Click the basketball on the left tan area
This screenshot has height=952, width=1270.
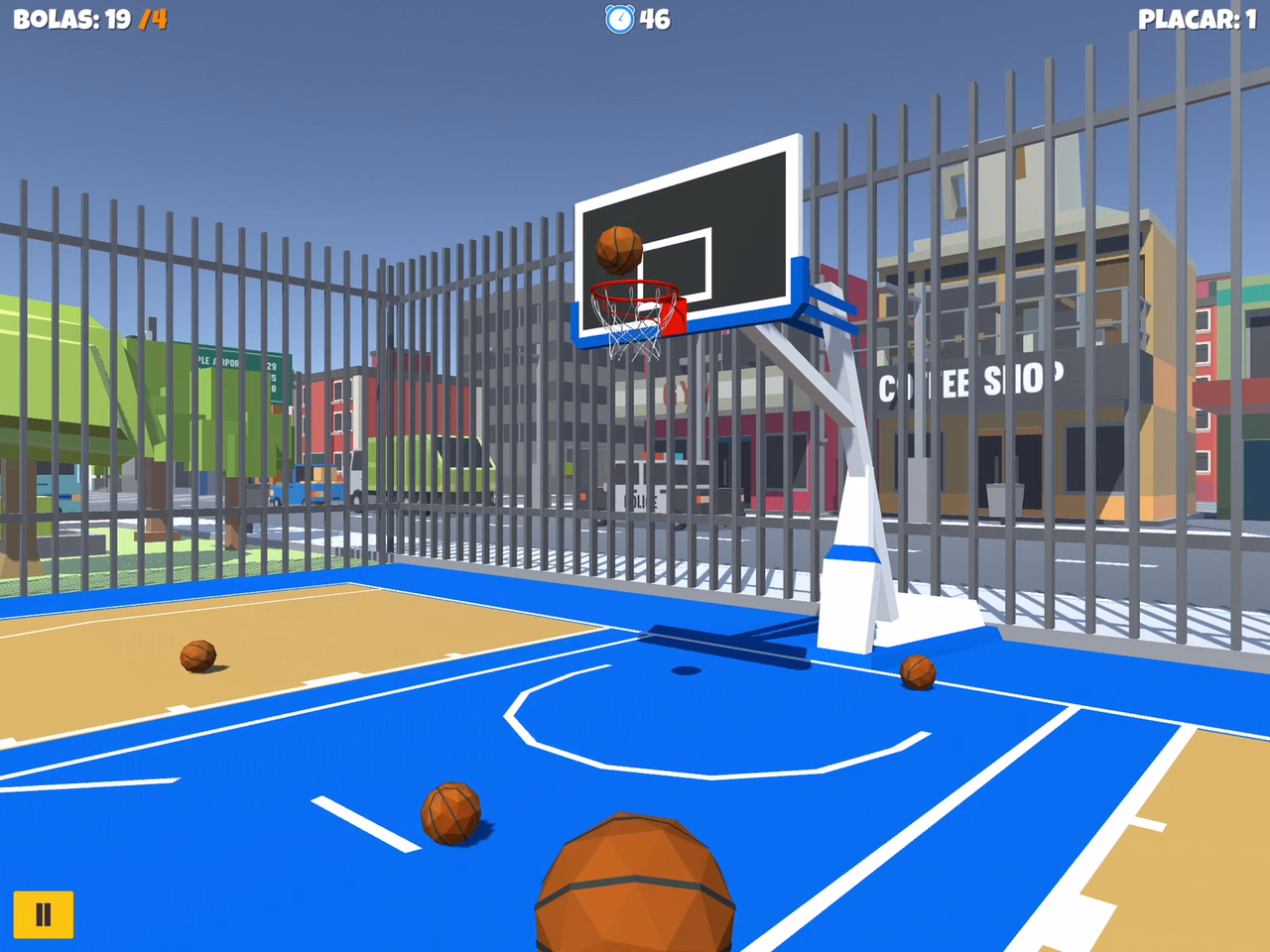[196, 654]
